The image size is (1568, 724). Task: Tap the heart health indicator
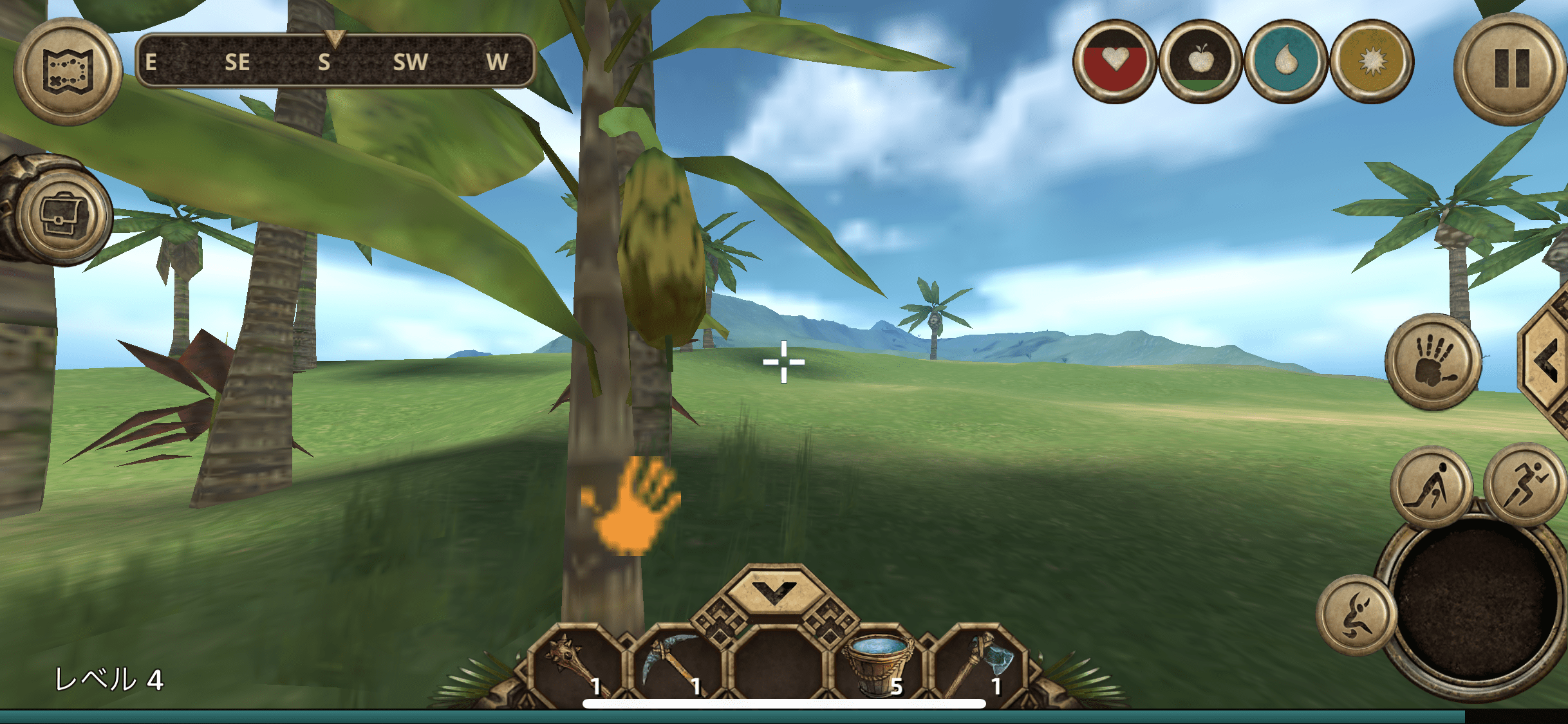click(x=1114, y=62)
